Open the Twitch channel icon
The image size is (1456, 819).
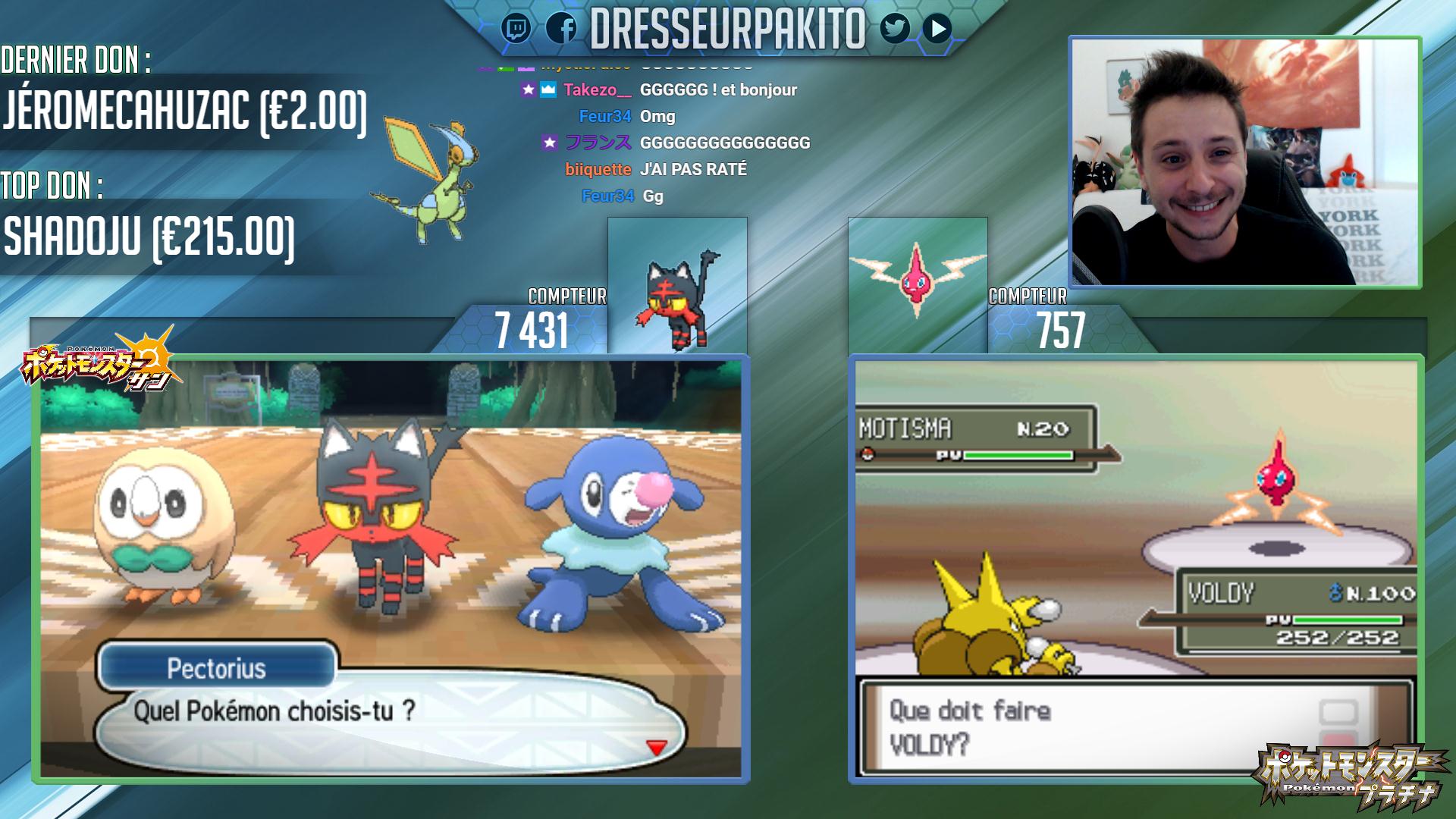tap(516, 29)
